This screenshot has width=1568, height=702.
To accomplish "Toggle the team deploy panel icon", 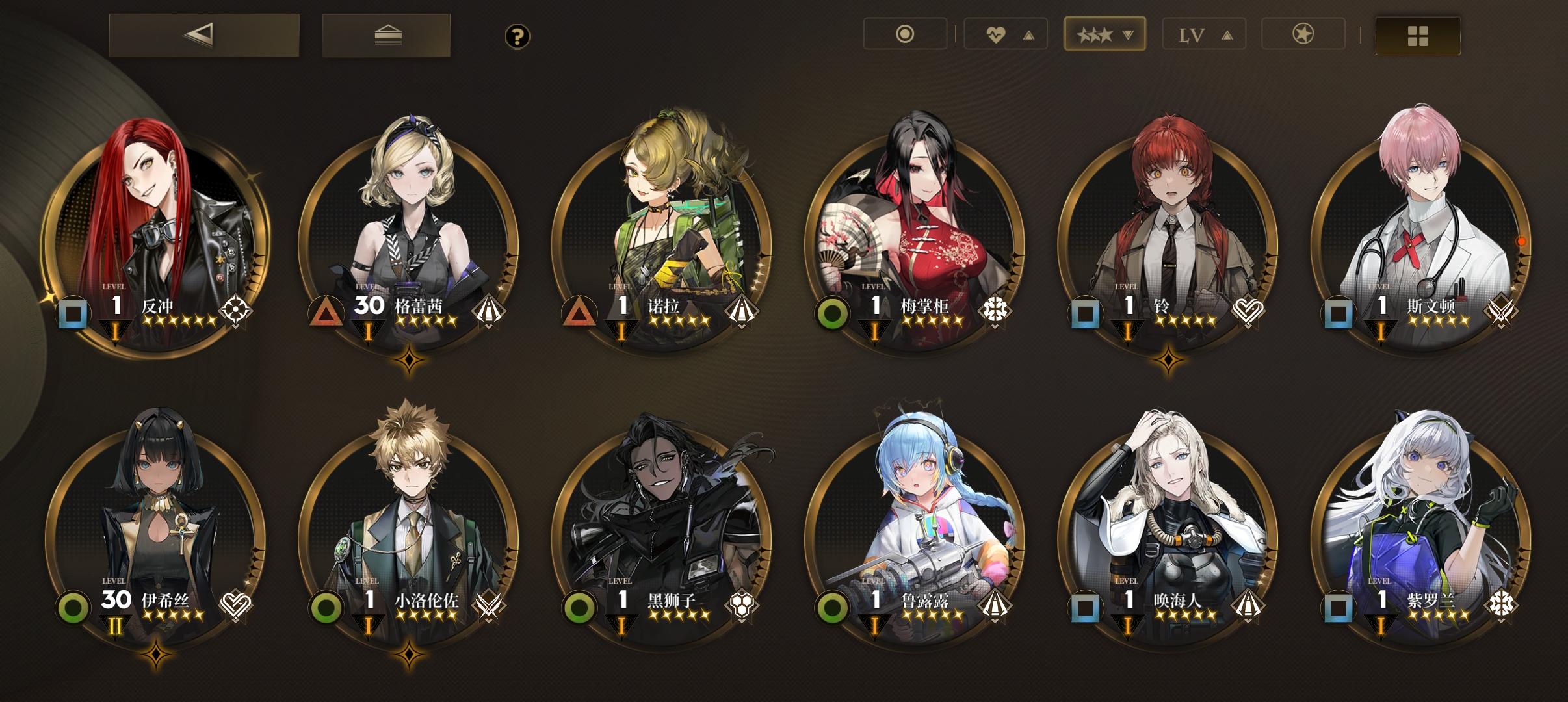I will (387, 36).
